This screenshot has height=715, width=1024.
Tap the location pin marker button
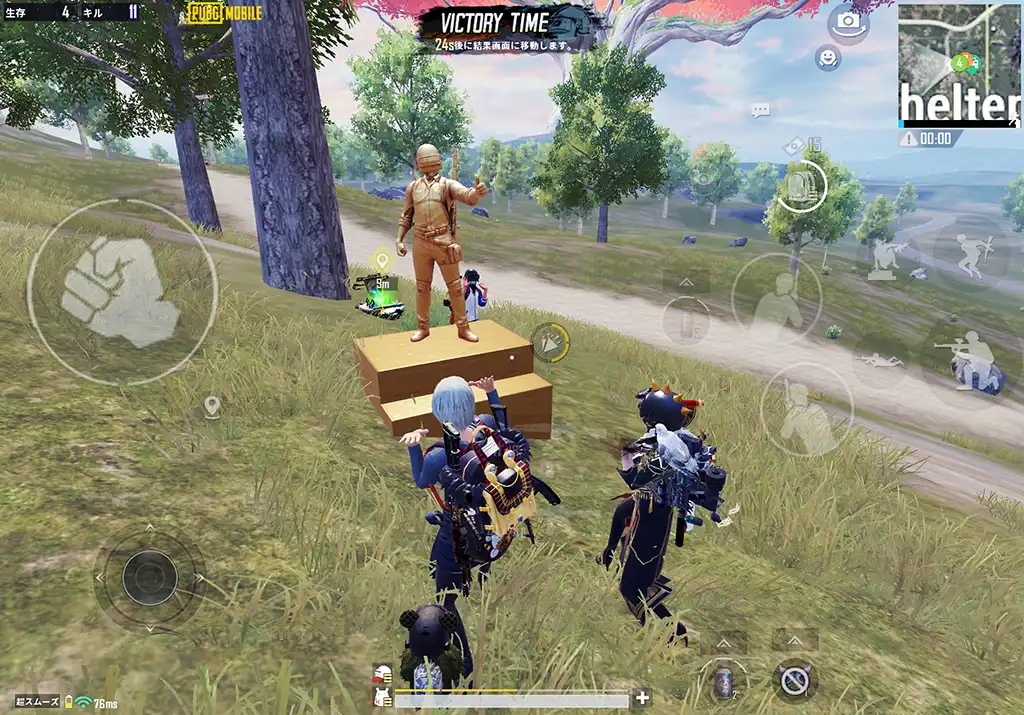[211, 406]
